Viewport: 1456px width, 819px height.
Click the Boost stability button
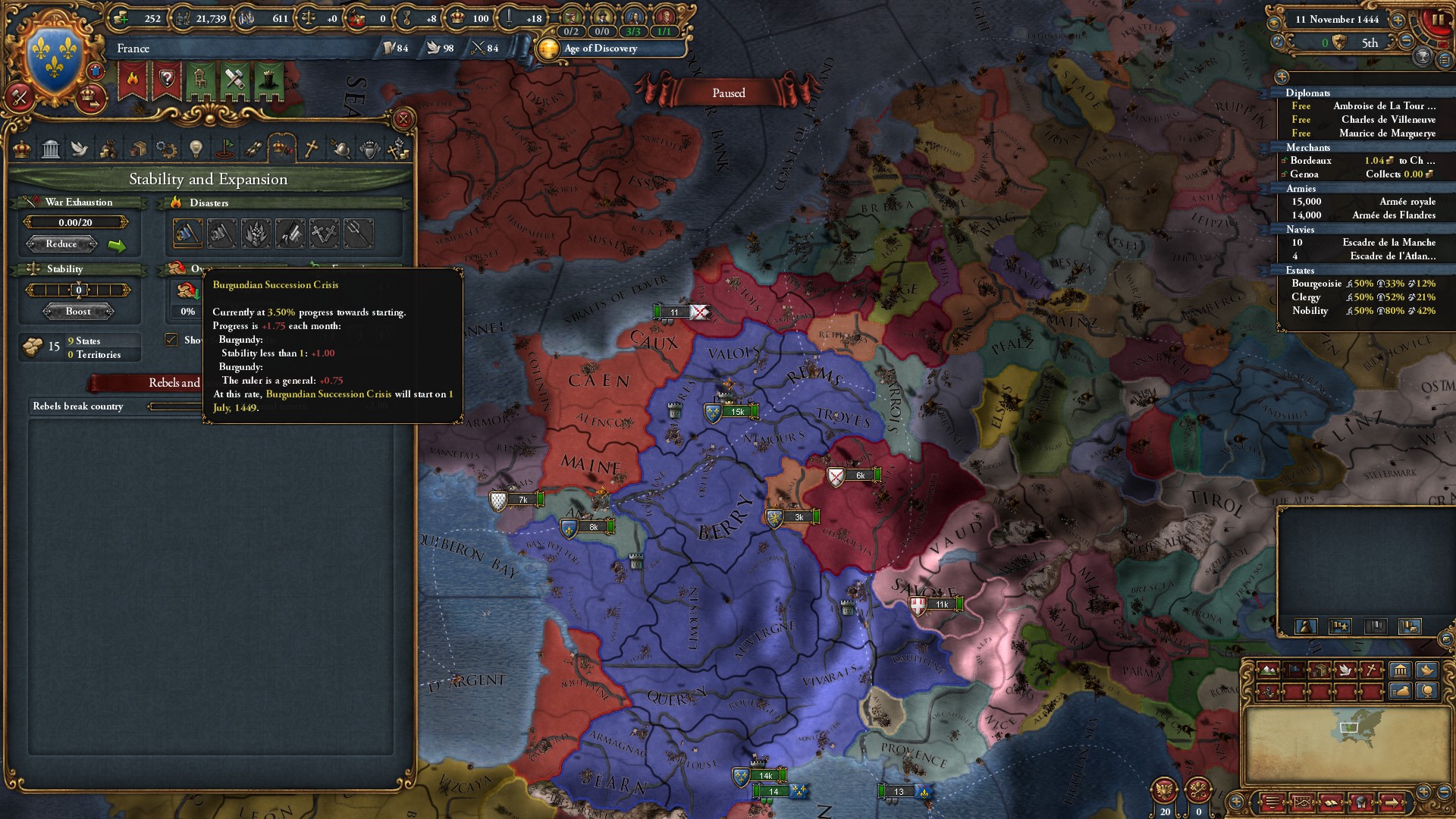pos(80,311)
